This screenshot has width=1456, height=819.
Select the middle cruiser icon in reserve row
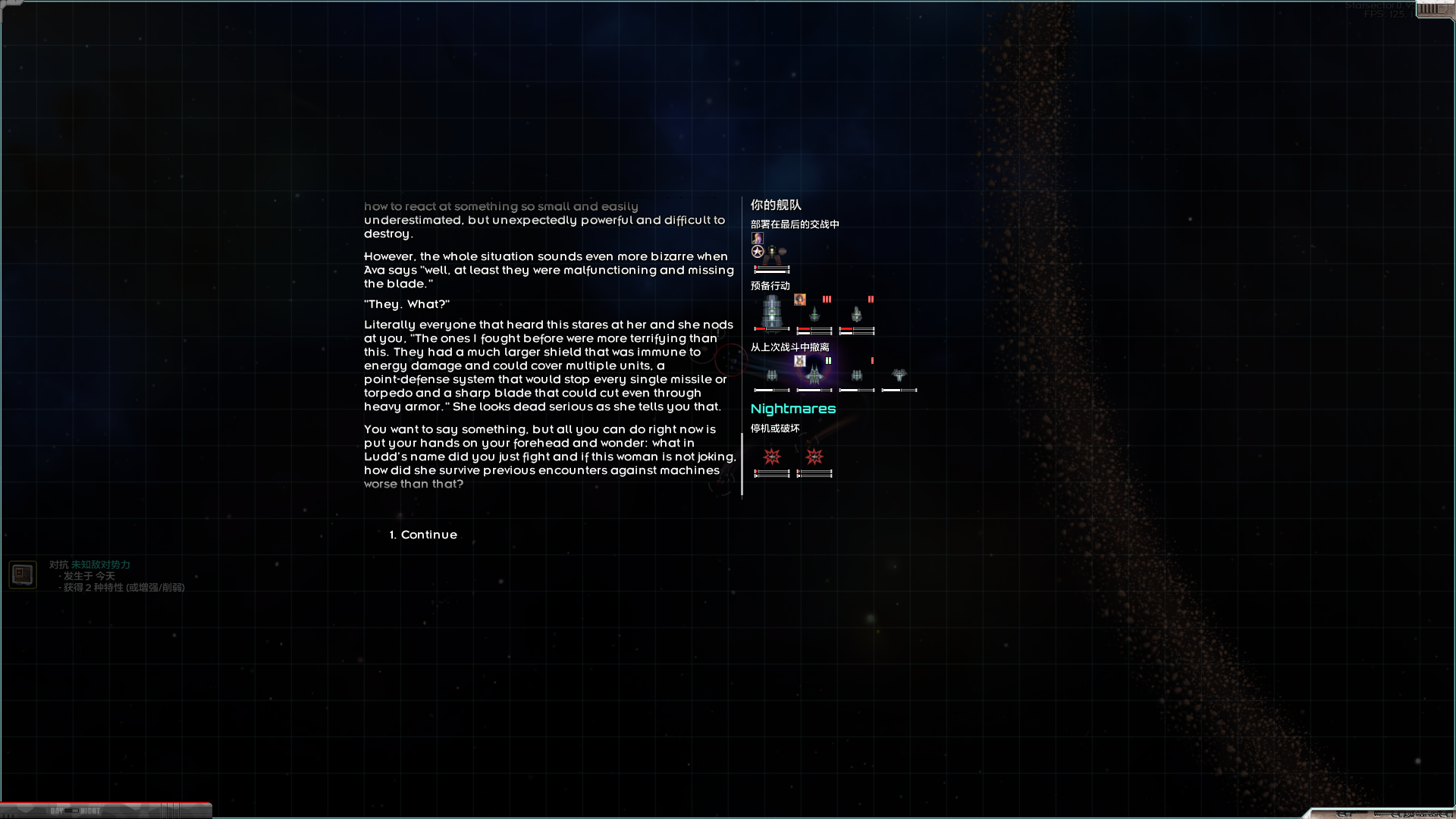pyautogui.click(x=814, y=315)
